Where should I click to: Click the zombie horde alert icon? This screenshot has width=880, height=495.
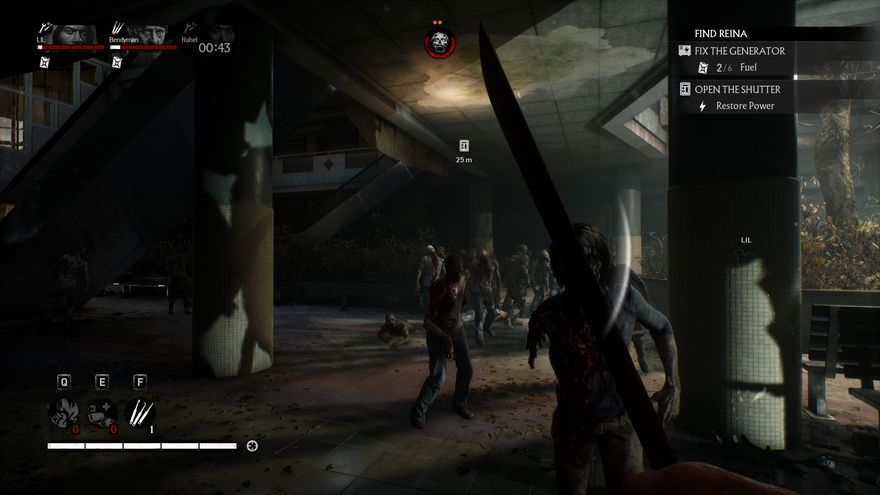438,42
